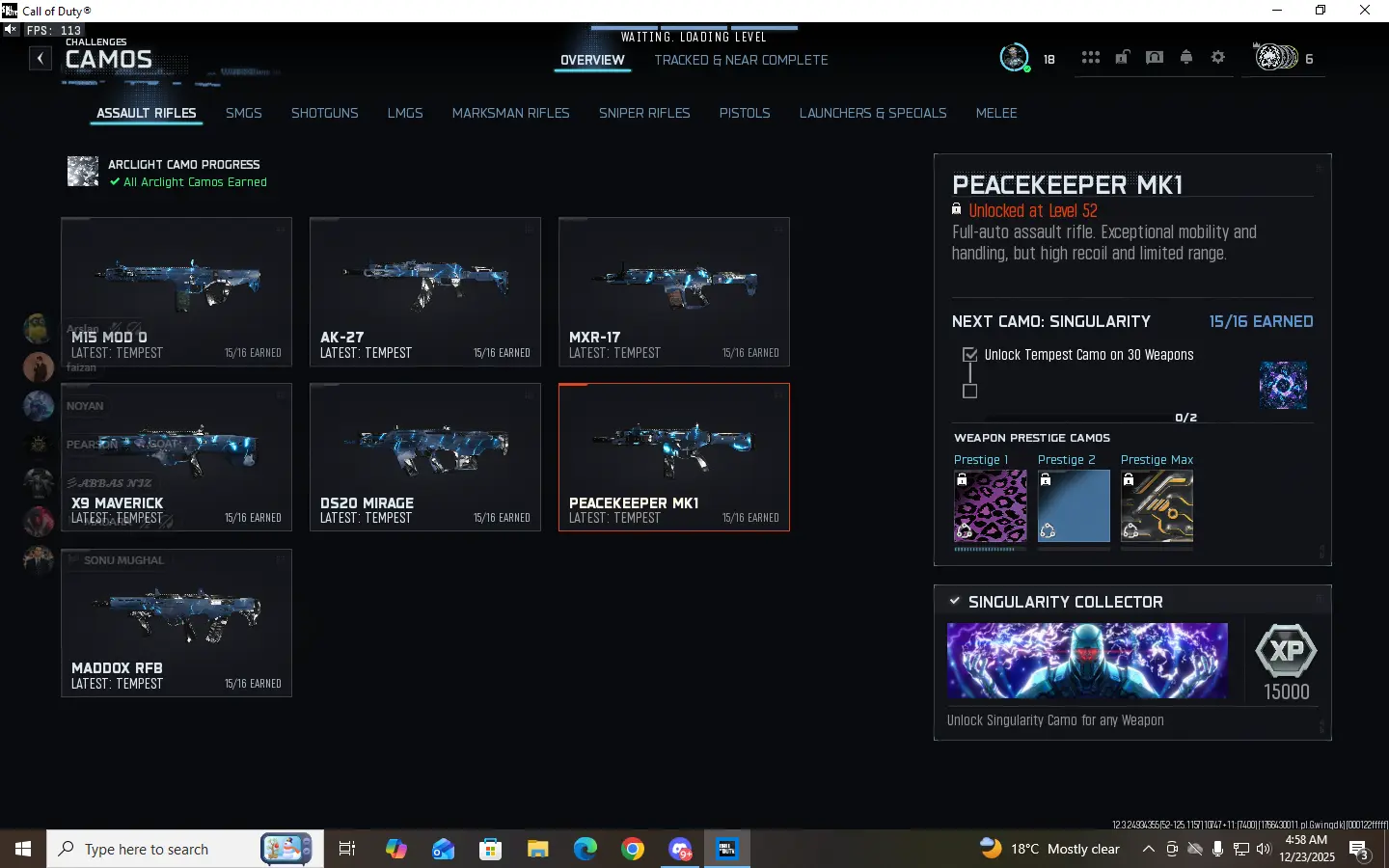Viewport: 1389px width, 868px height.
Task: Check the second Singularity challenge checkbox
Action: tap(969, 392)
